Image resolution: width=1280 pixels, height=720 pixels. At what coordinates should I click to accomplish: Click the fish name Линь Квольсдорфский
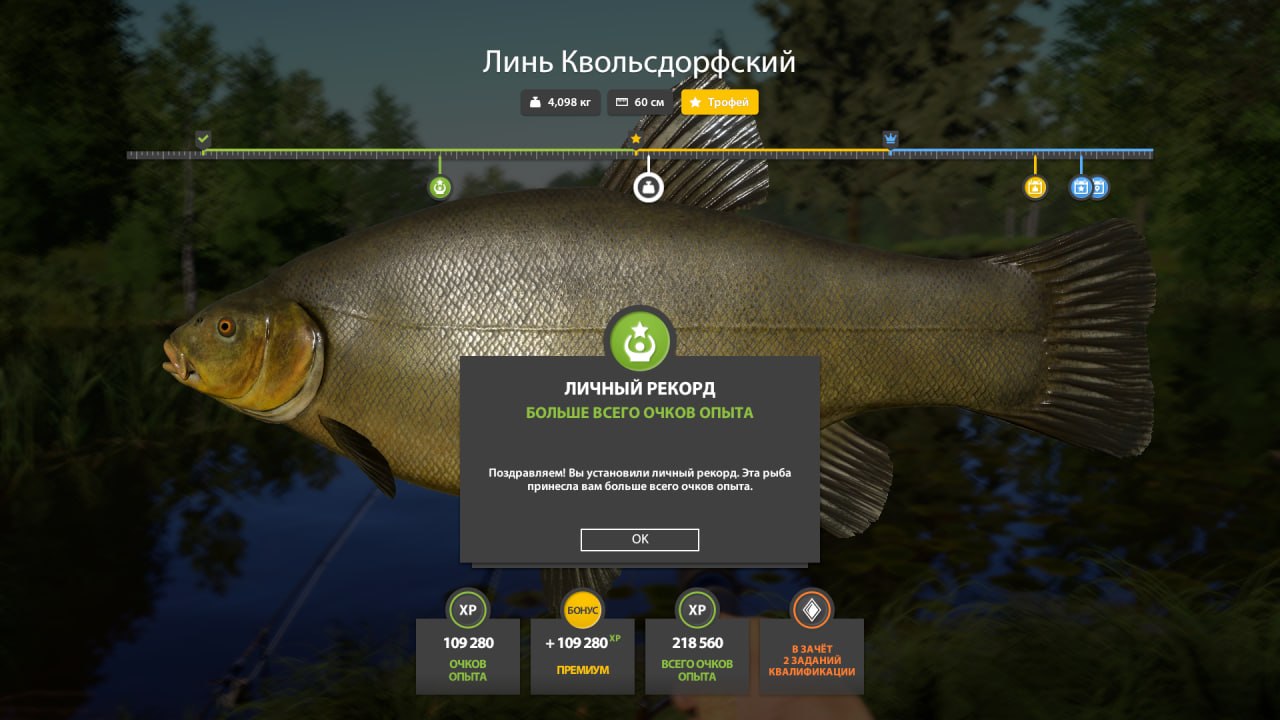coord(639,62)
